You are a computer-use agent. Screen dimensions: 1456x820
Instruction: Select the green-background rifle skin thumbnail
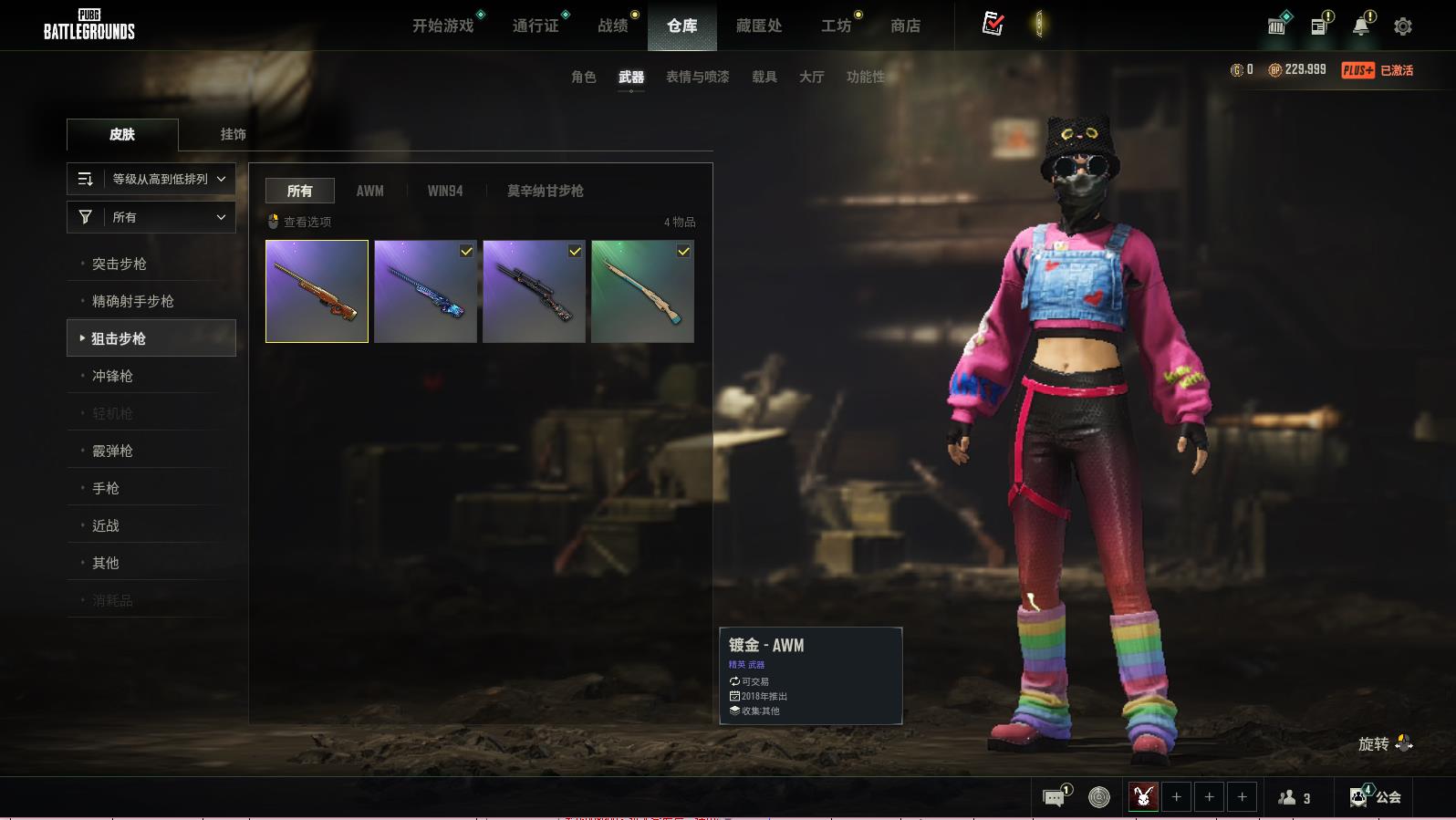(x=642, y=291)
